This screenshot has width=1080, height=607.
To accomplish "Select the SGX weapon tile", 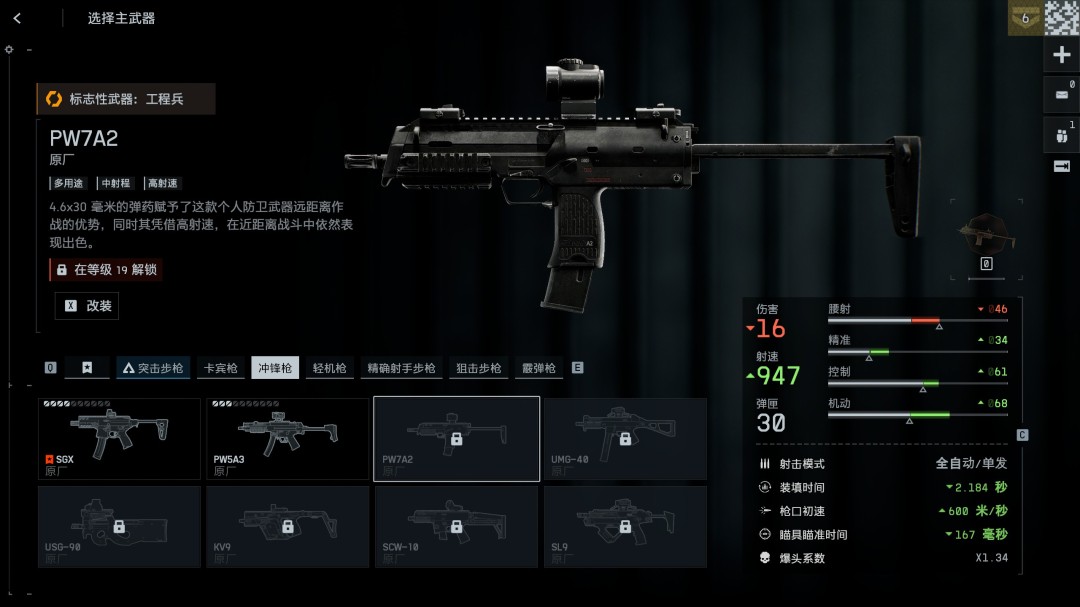I will (x=119, y=439).
